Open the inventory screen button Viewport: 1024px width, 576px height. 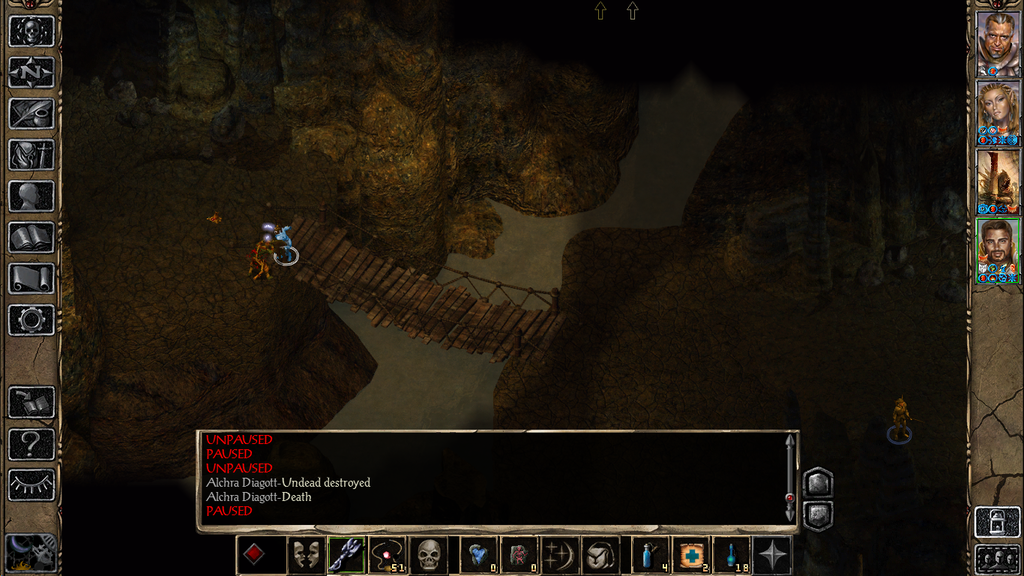[x=31, y=155]
